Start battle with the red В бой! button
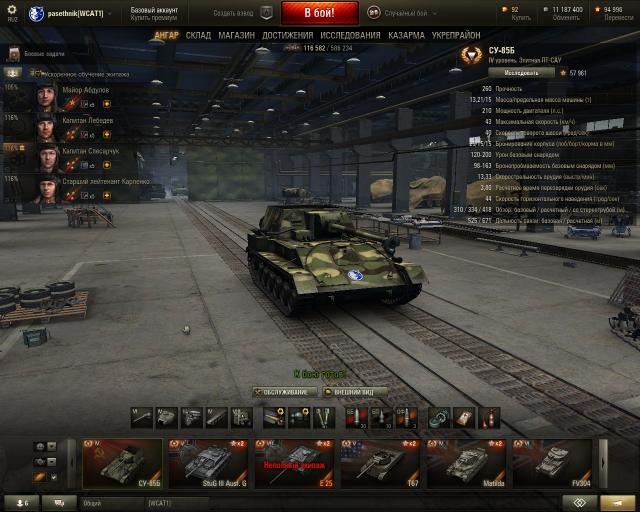640x512 pixels. 319,13
